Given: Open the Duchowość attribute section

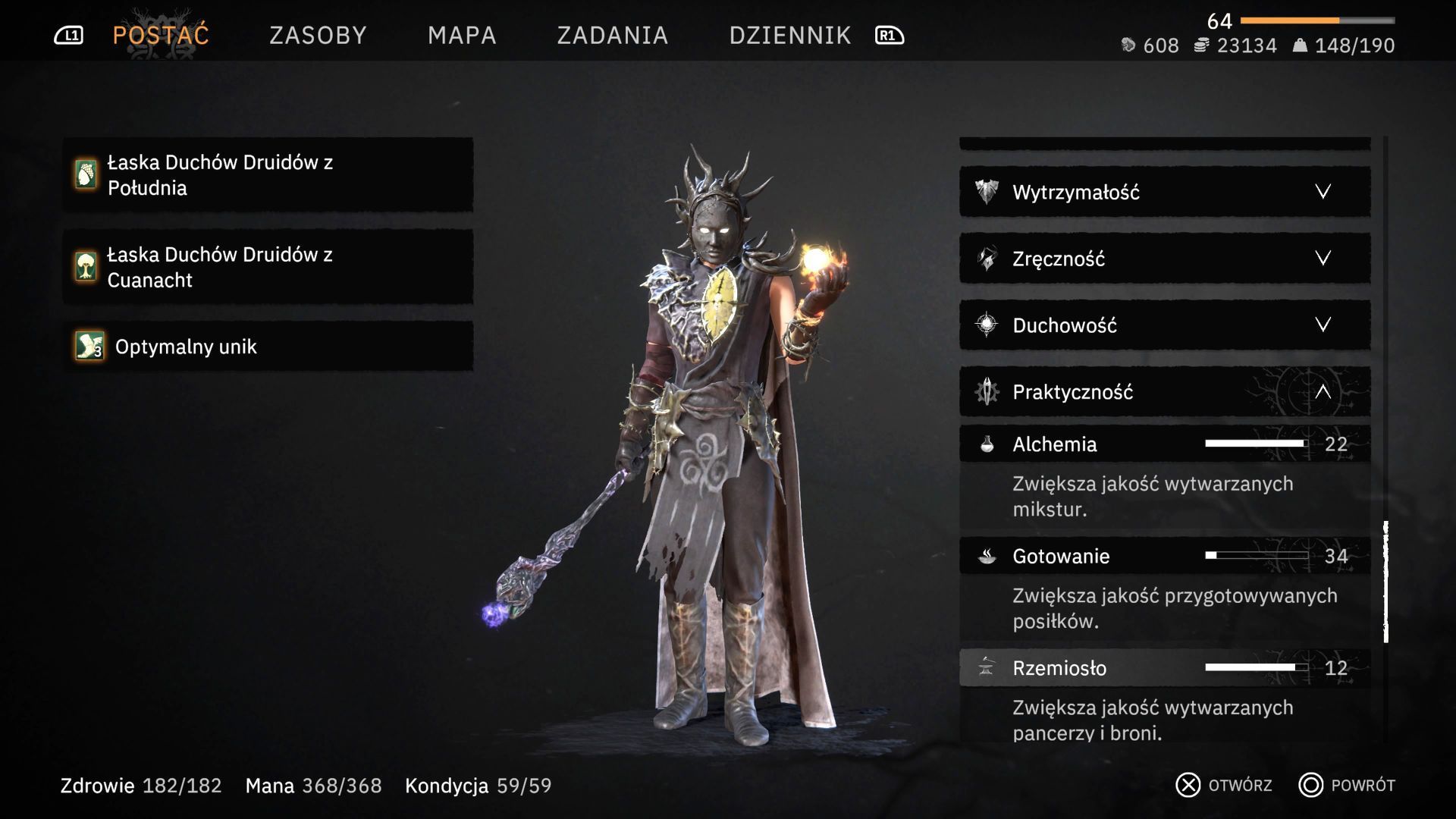Looking at the screenshot, I should pyautogui.click(x=1164, y=325).
